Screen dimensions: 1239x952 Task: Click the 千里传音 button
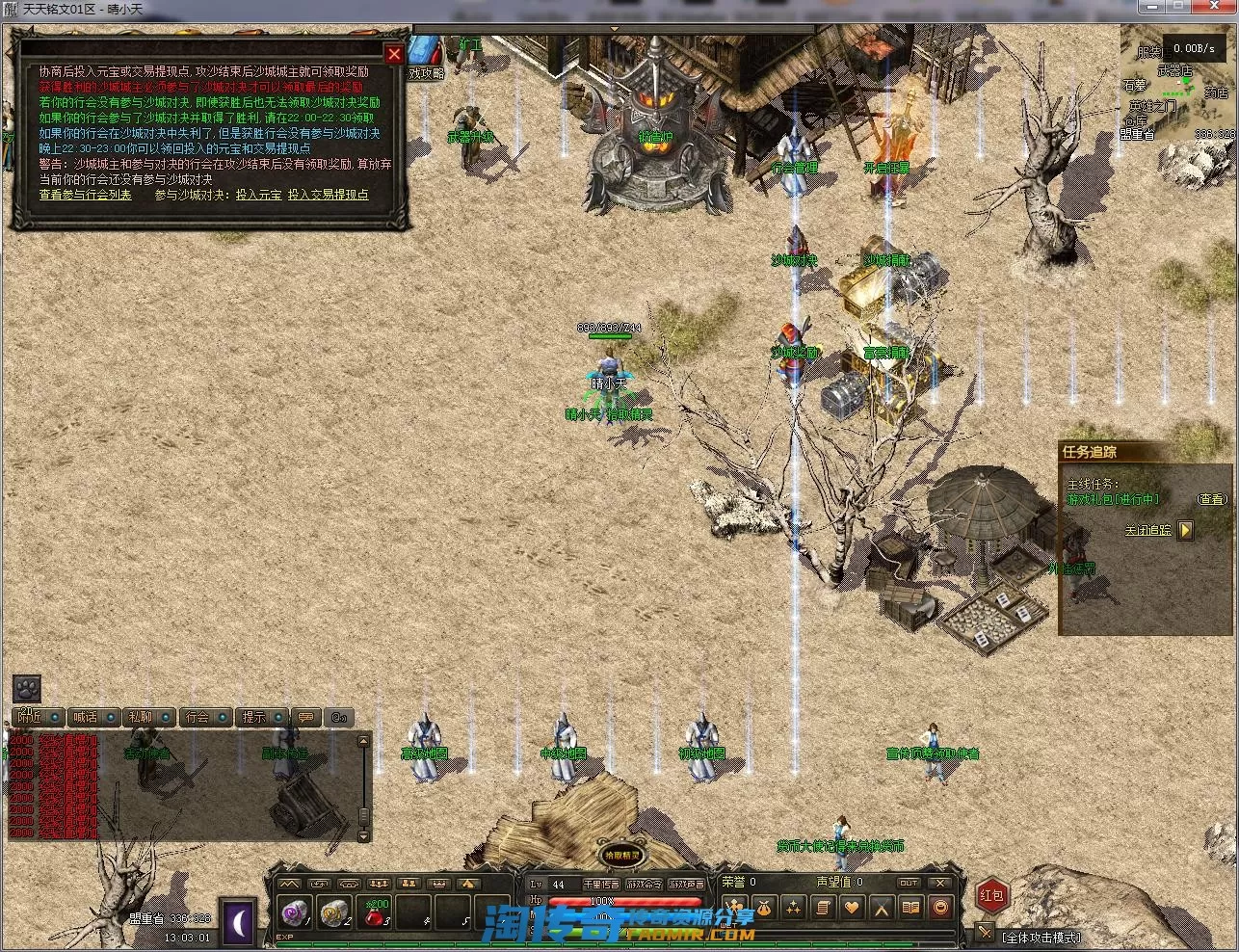(x=600, y=884)
